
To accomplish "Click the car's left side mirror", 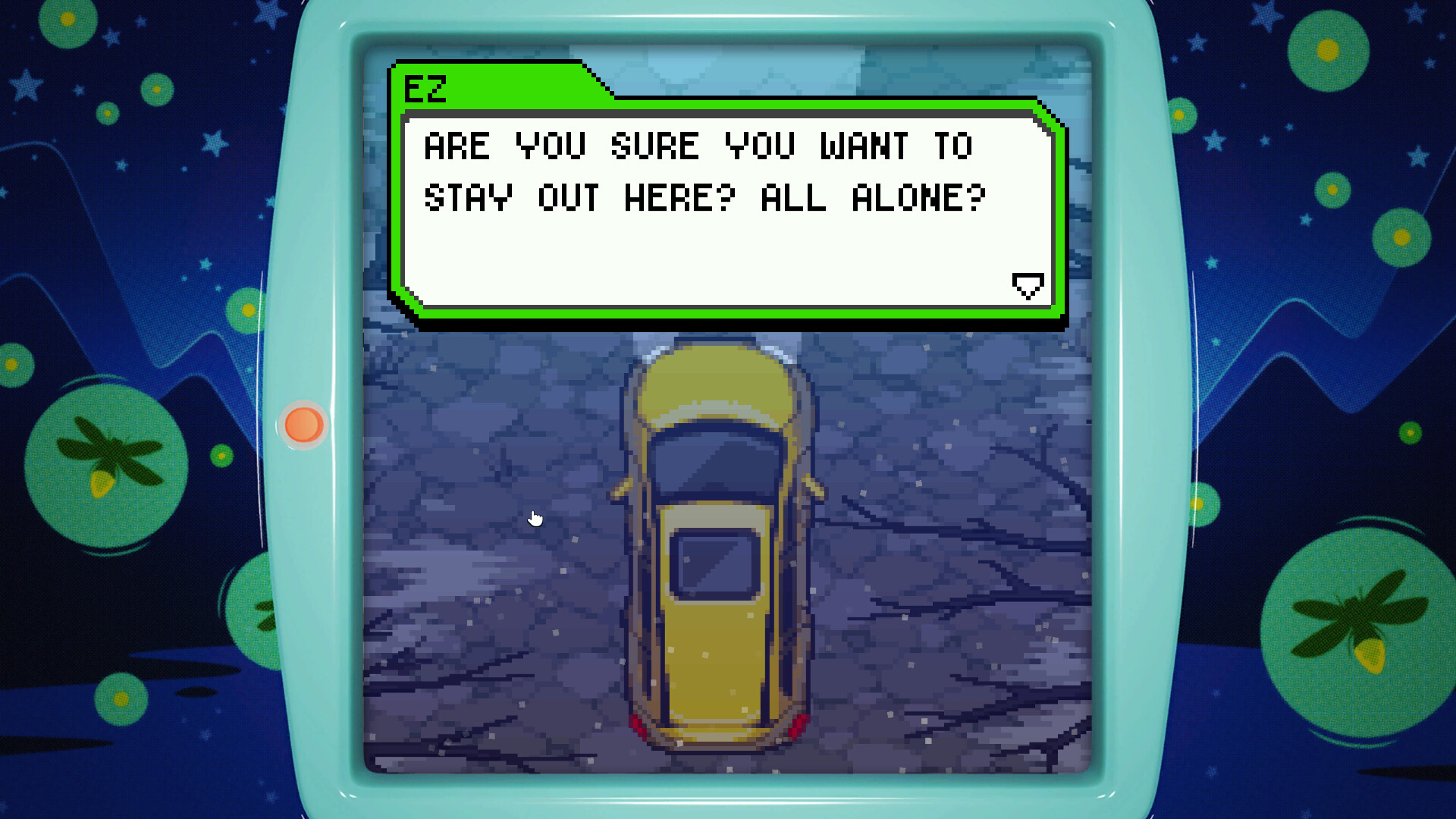I will [622, 485].
